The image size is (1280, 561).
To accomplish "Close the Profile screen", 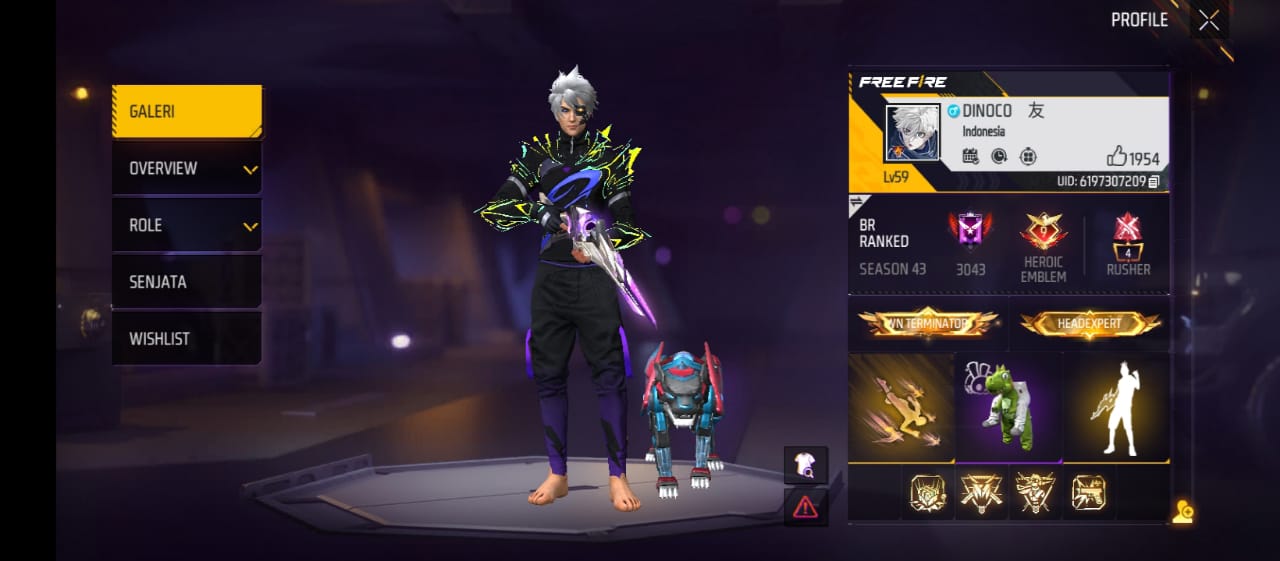I will click(x=1209, y=21).
